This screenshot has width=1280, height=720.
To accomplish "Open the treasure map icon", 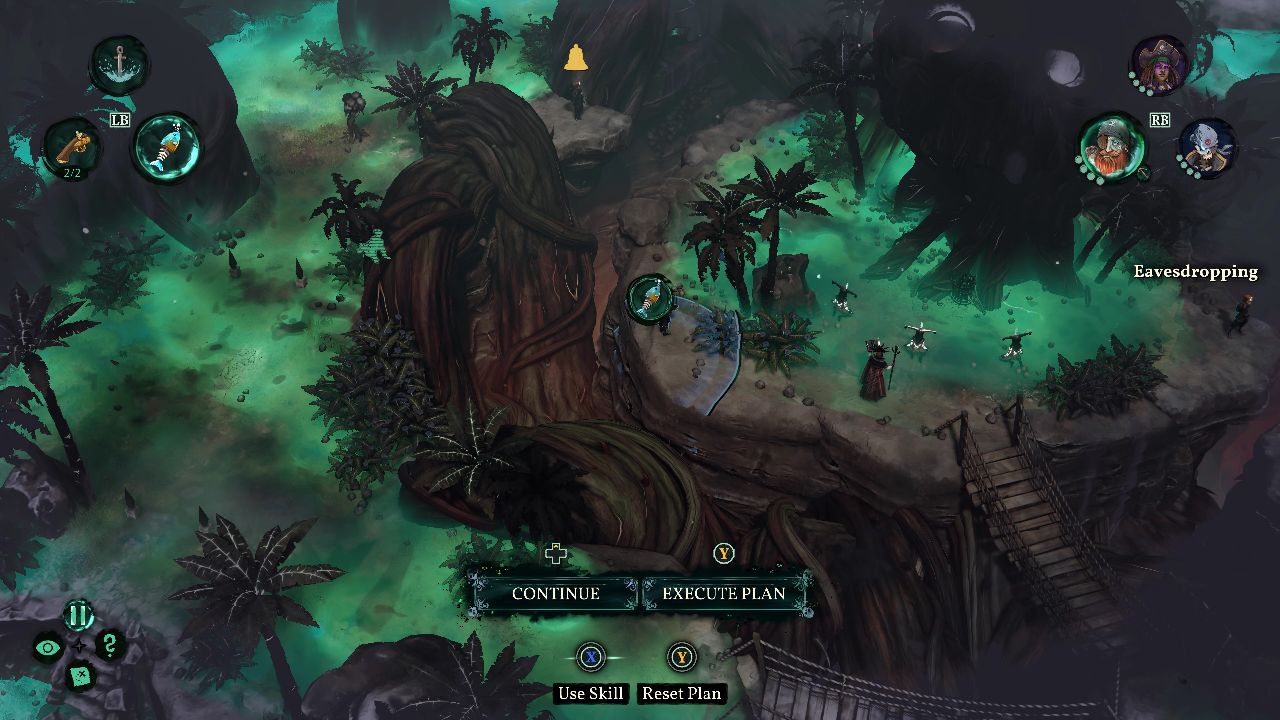I will (79, 677).
